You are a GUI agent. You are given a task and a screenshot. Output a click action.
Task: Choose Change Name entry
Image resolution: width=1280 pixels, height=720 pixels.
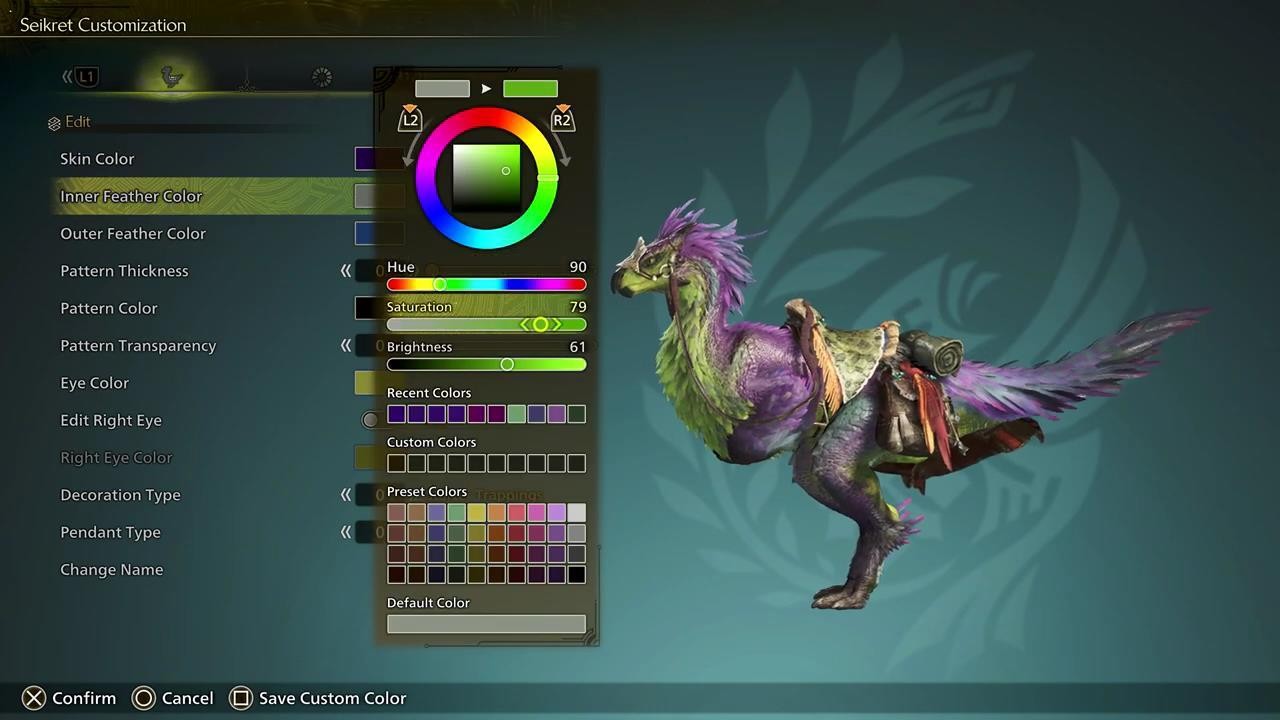point(112,570)
